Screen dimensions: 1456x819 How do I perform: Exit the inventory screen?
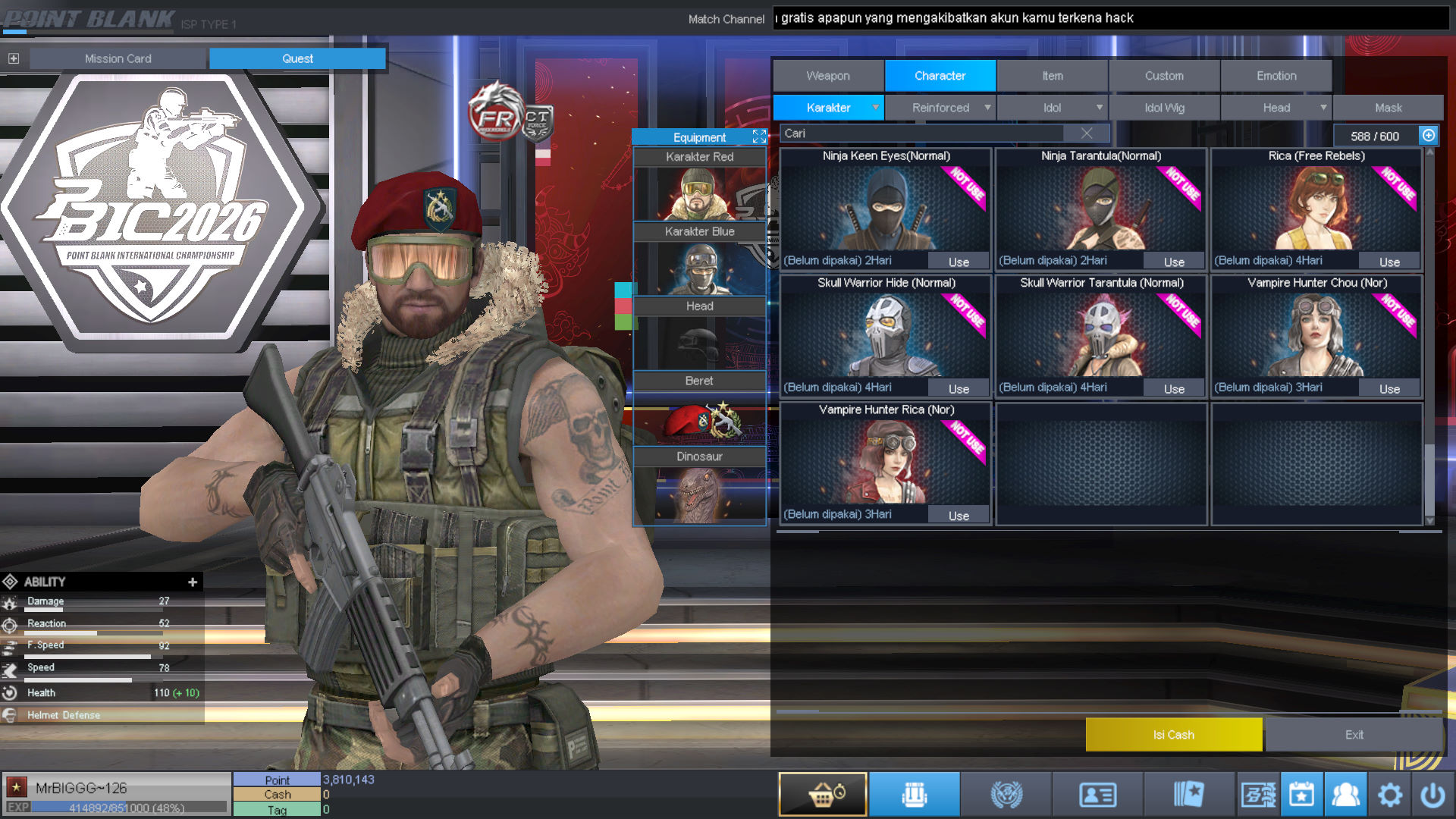click(x=1354, y=735)
